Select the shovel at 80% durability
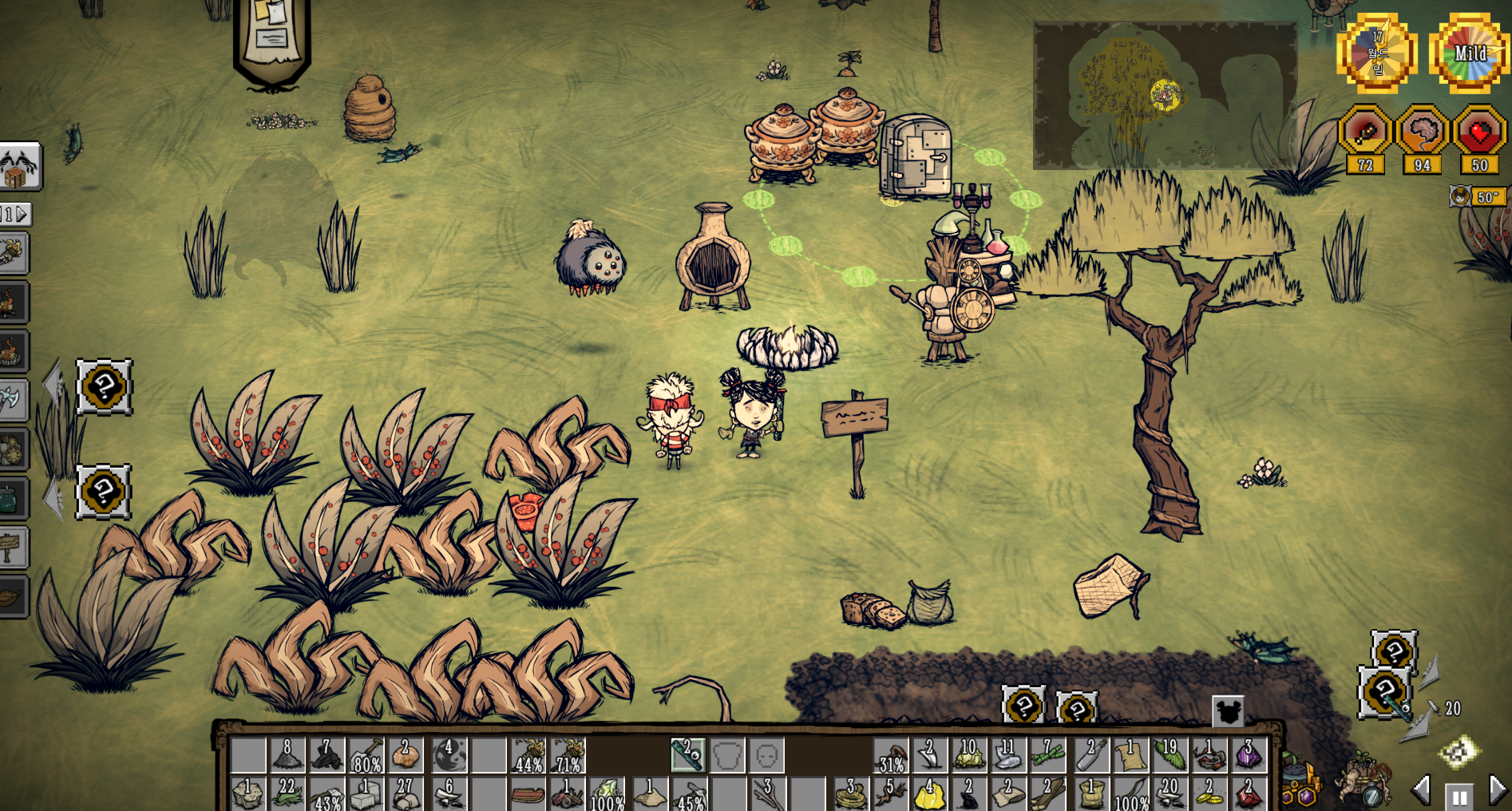Image resolution: width=1512 pixels, height=811 pixels. (366, 755)
